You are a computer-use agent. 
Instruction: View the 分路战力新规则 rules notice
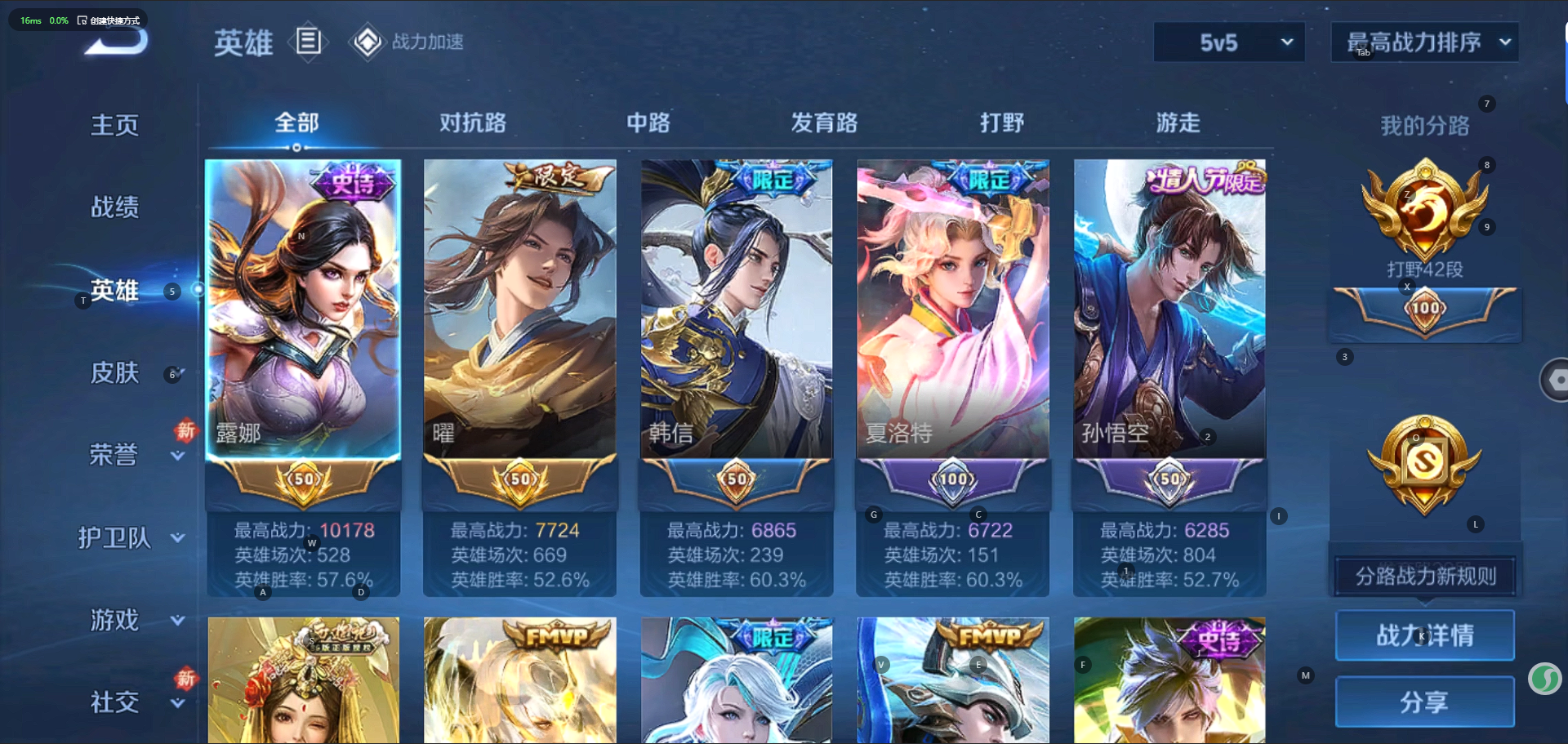pyautogui.click(x=1425, y=577)
